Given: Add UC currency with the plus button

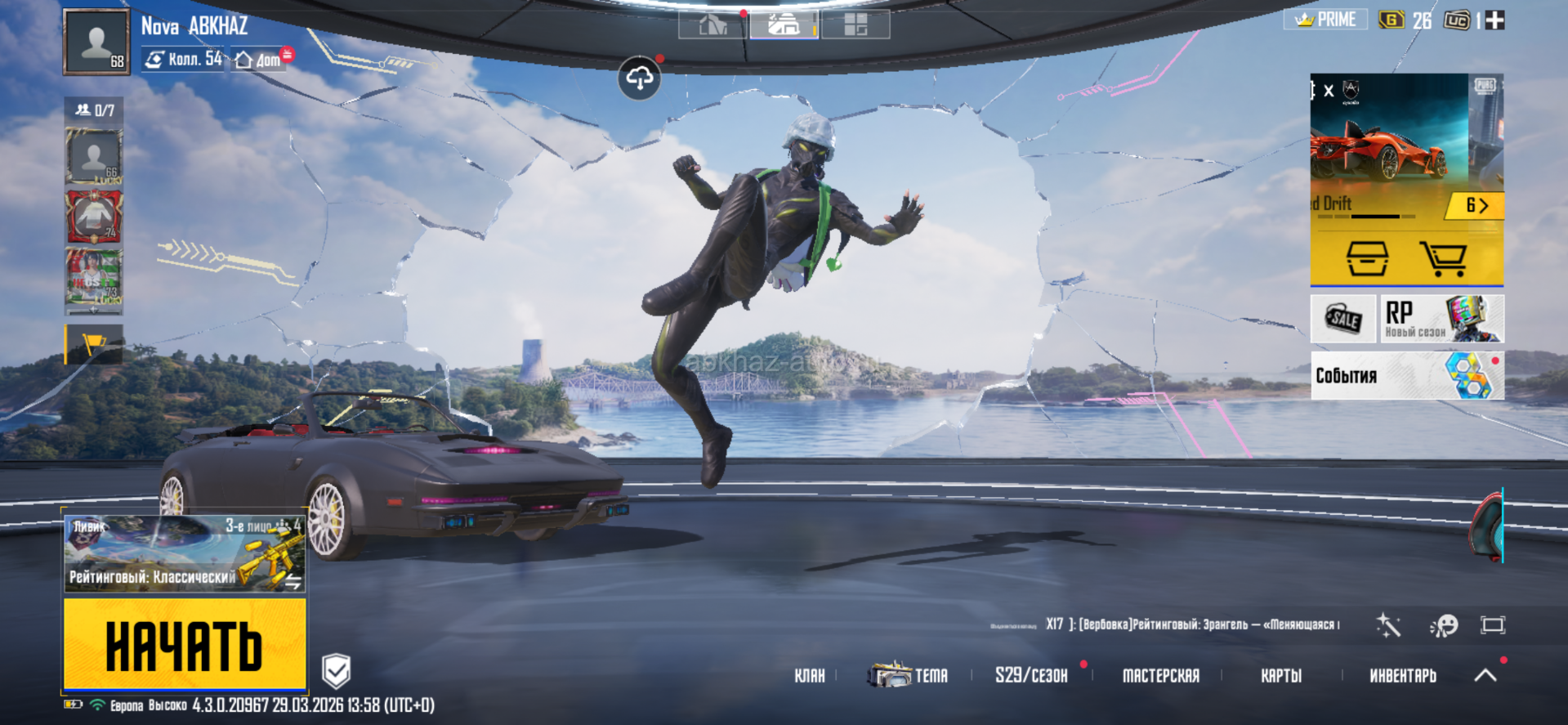Looking at the screenshot, I should (1494, 20).
